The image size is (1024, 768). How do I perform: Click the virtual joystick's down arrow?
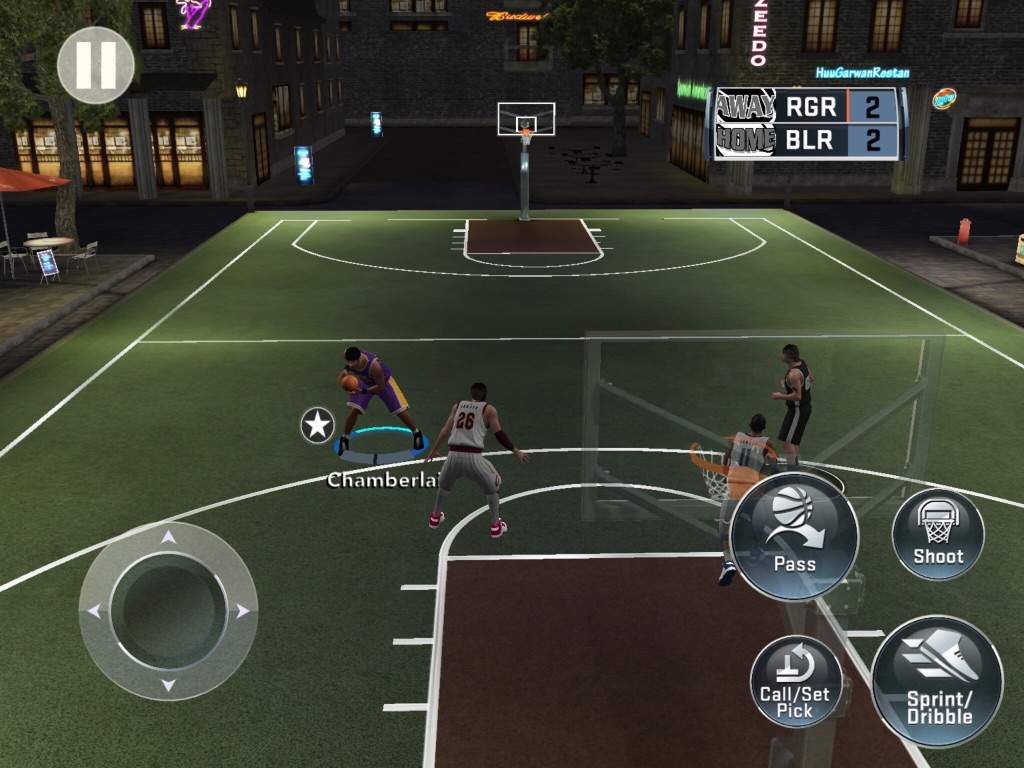tap(168, 685)
